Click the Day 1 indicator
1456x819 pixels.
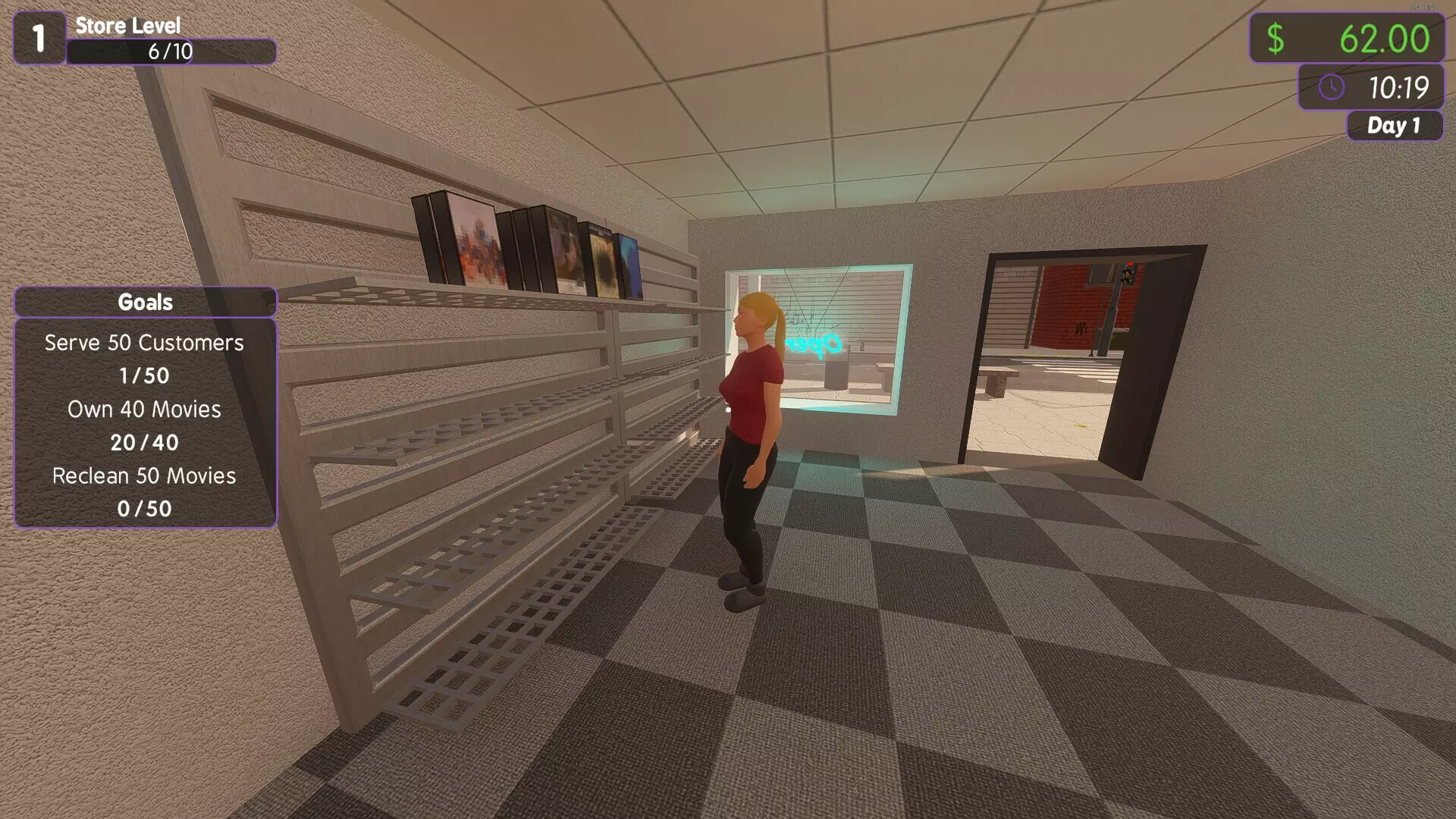coord(1395,126)
